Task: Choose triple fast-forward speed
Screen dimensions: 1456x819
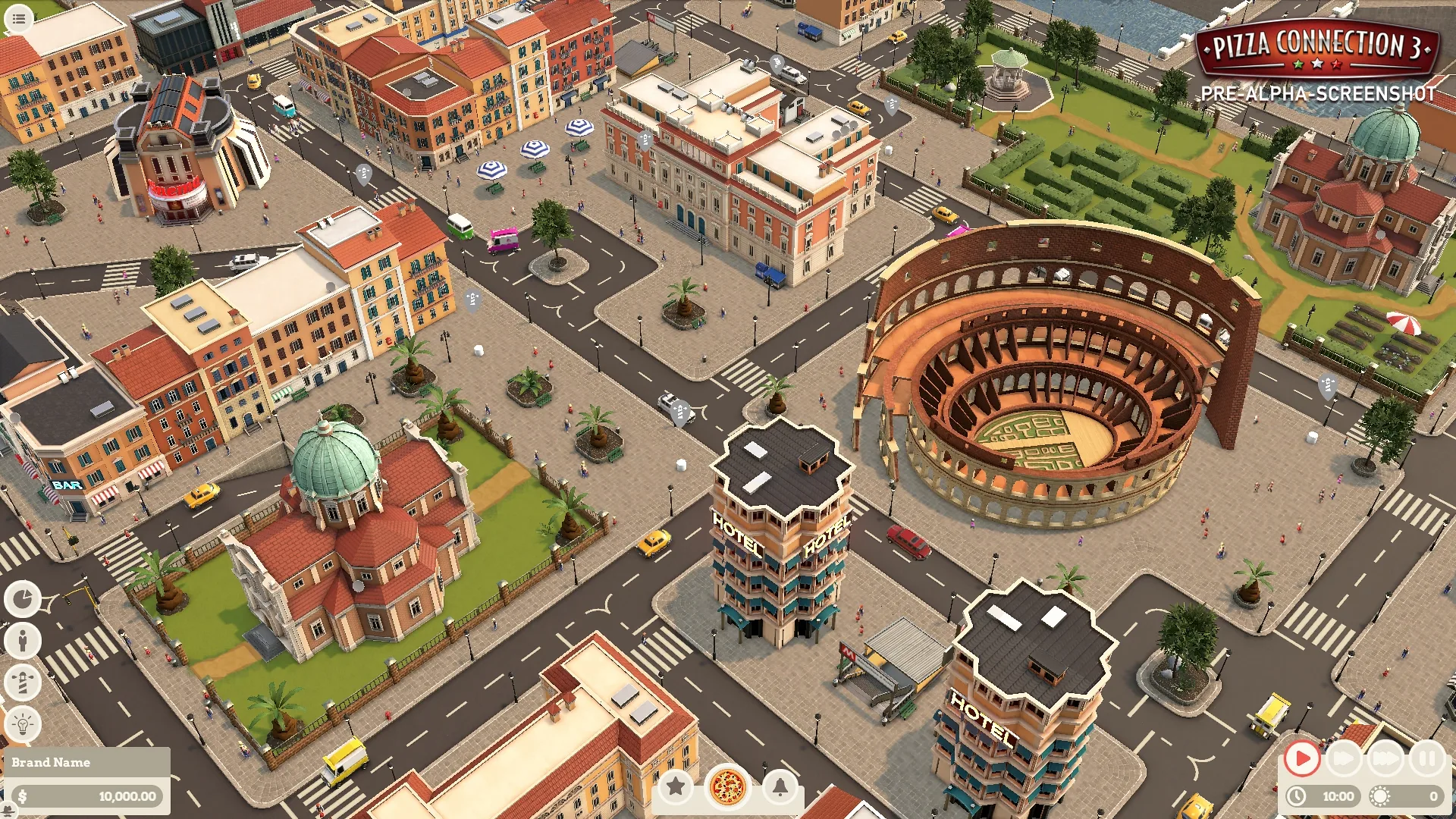Action: coord(1385,758)
